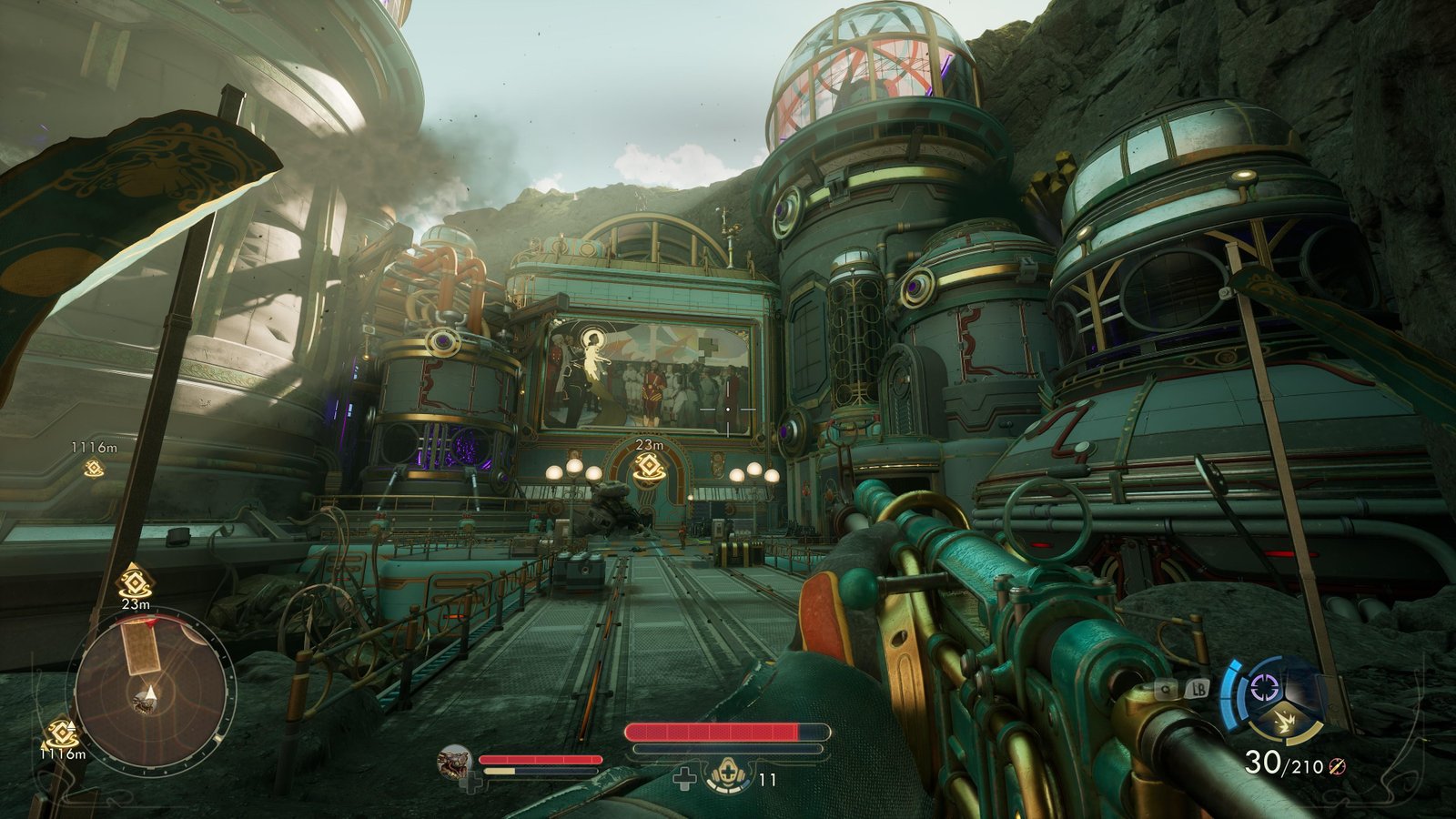Click the 23m objective marker above the minimap
The width and height of the screenshot is (1456, 819).
136,581
